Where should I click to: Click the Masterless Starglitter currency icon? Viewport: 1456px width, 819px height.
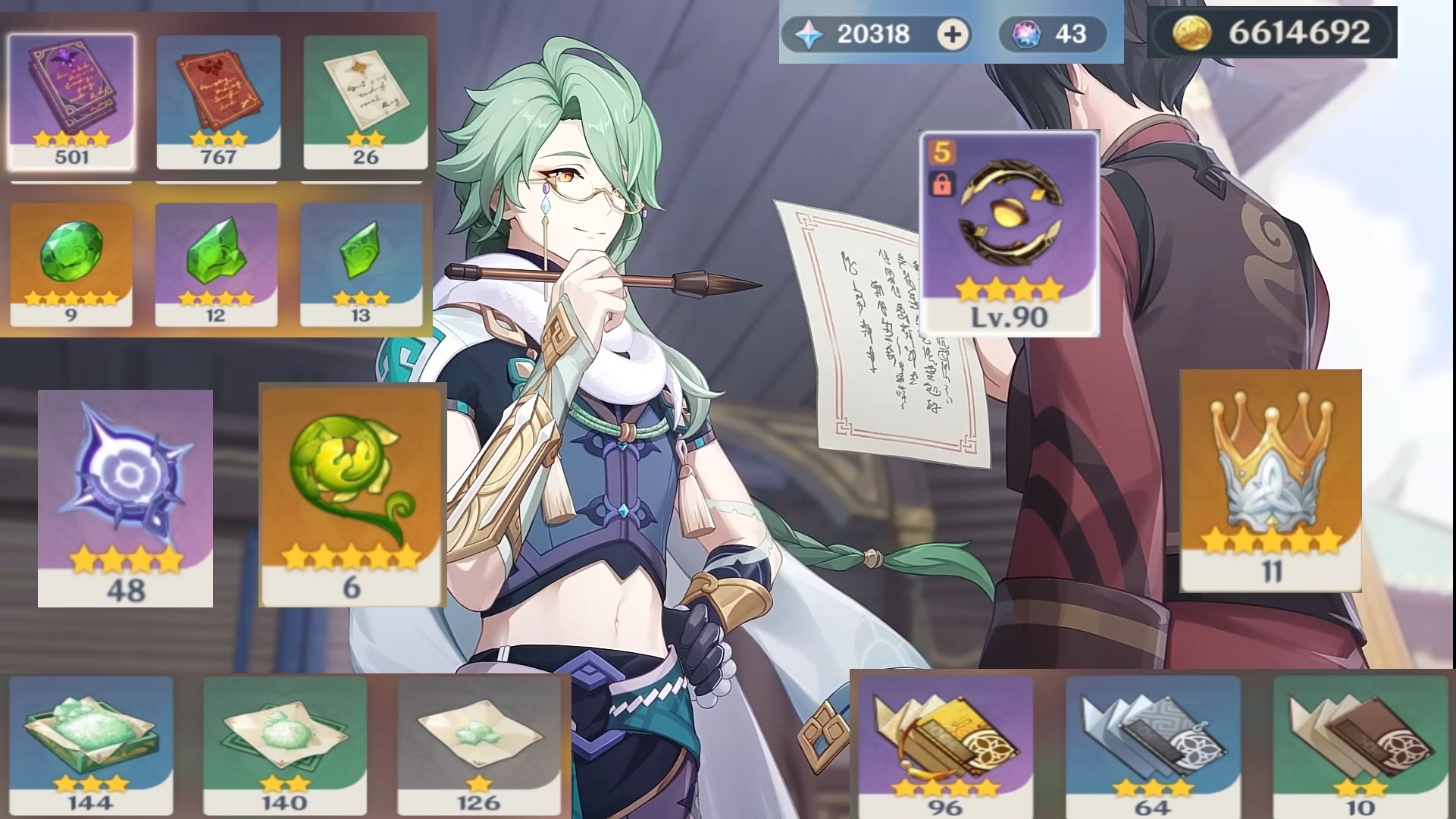point(1027,33)
